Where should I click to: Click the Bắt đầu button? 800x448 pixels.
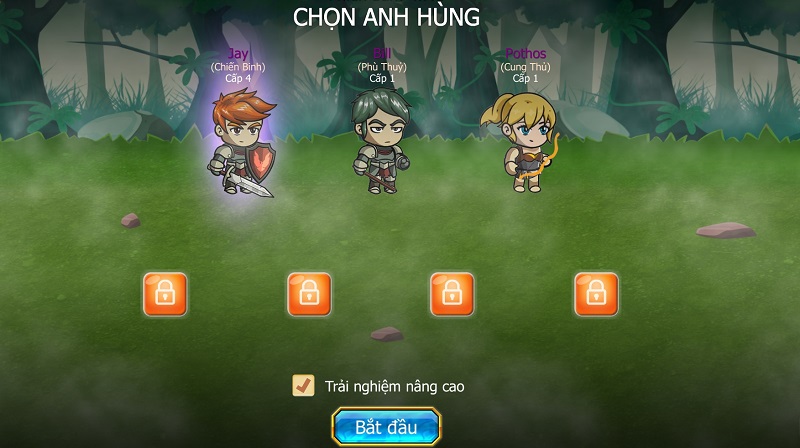point(386,427)
